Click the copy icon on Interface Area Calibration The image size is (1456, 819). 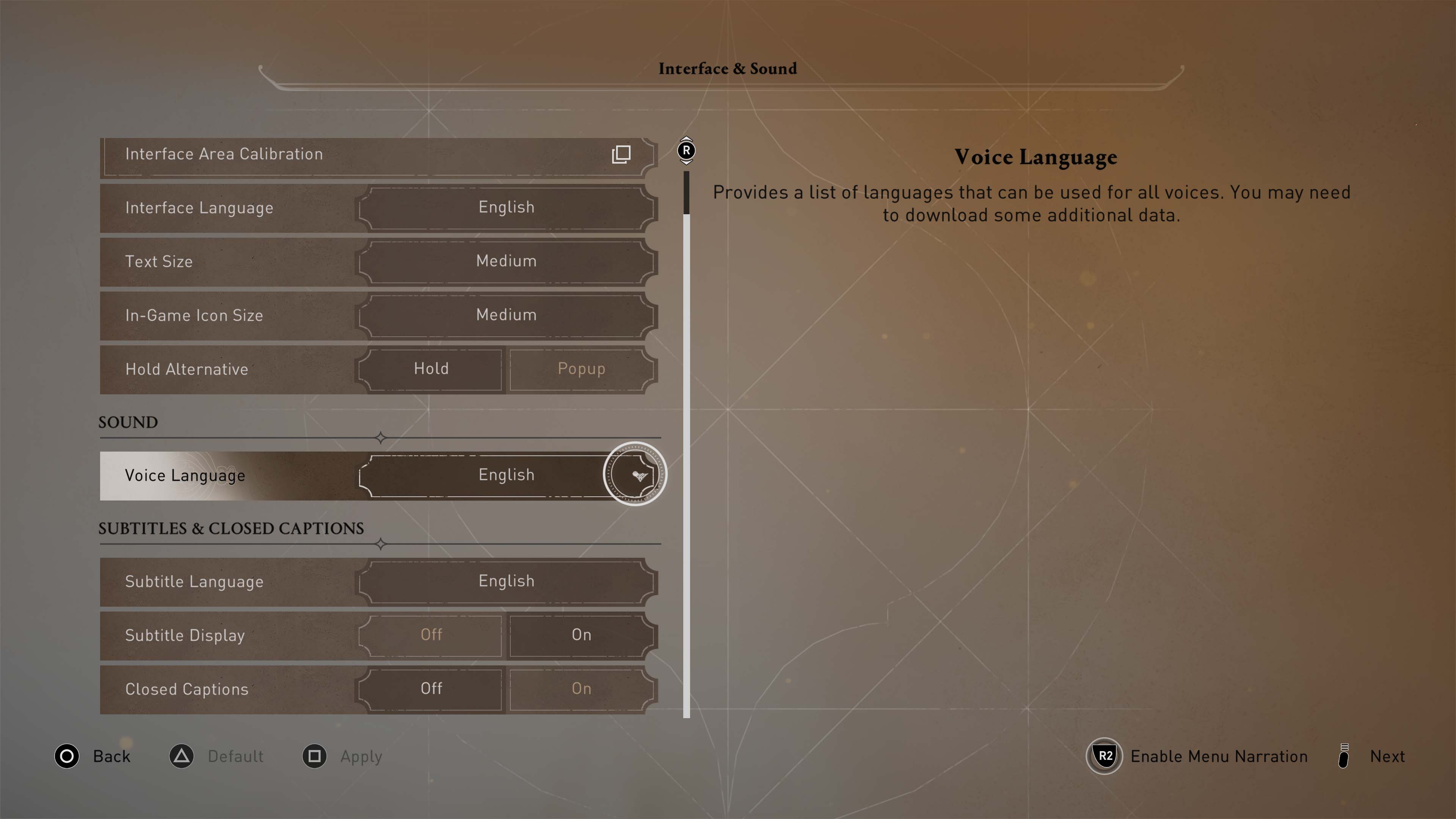coord(620,154)
